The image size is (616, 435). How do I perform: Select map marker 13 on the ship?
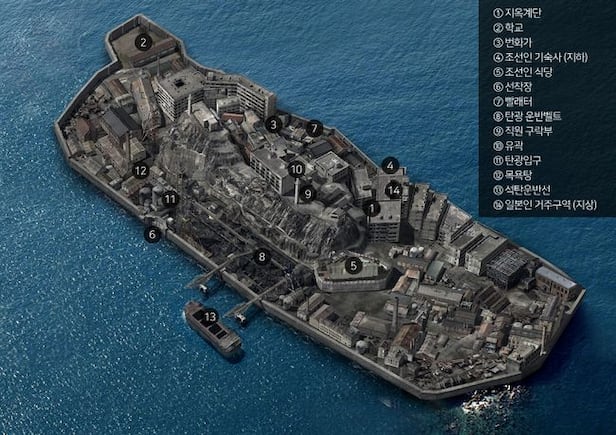tap(210, 317)
